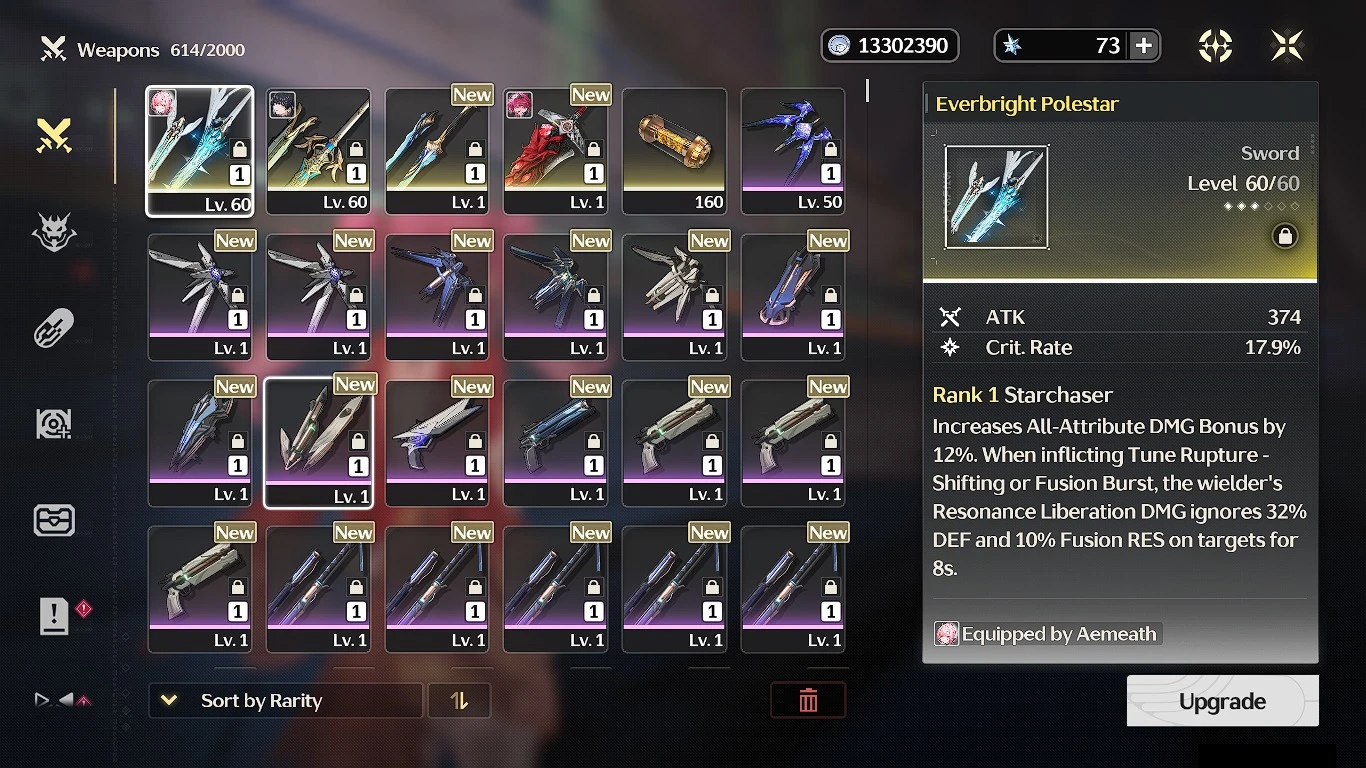This screenshot has height=768, width=1366.
Task: Close the weapons inventory screen
Action: pos(1287,45)
